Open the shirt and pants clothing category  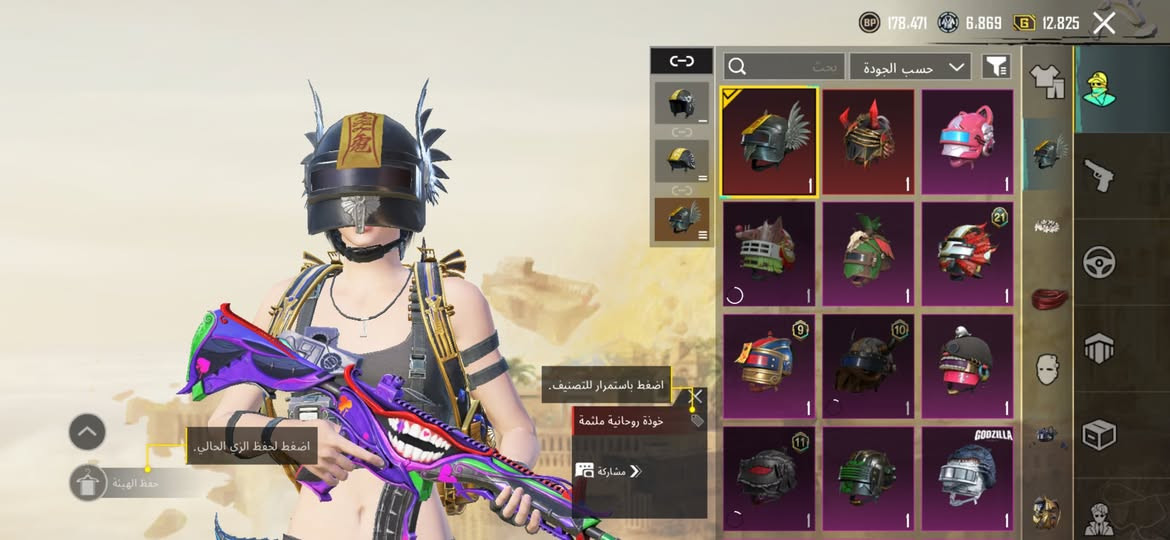tap(1047, 80)
